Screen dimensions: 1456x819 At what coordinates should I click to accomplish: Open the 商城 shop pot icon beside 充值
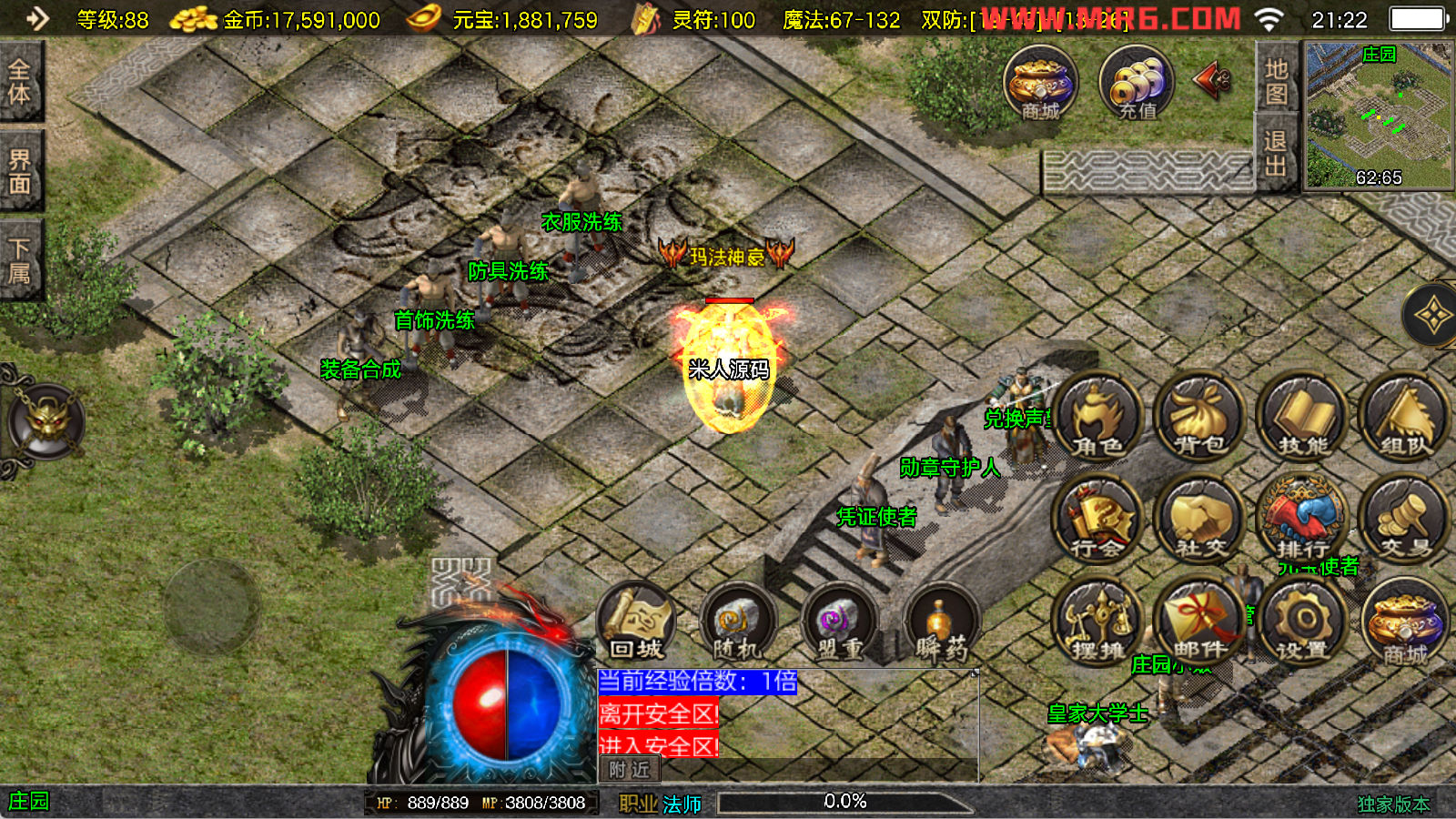pos(1041,84)
